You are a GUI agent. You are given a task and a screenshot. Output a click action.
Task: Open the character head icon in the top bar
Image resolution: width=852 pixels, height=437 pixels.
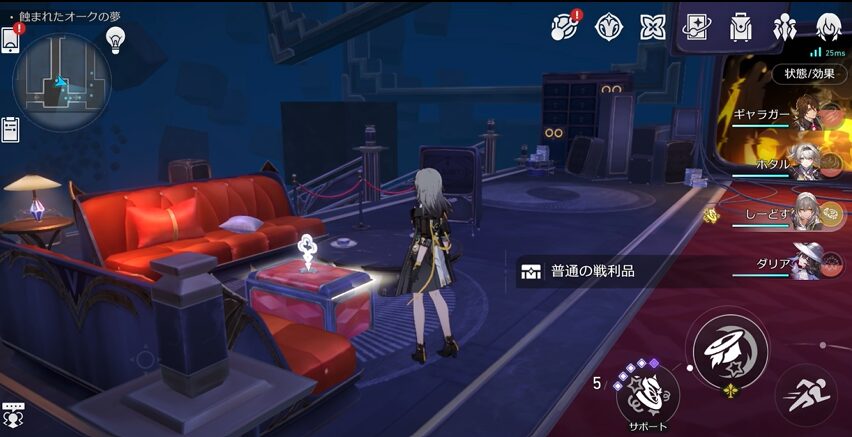pyautogui.click(x=828, y=27)
